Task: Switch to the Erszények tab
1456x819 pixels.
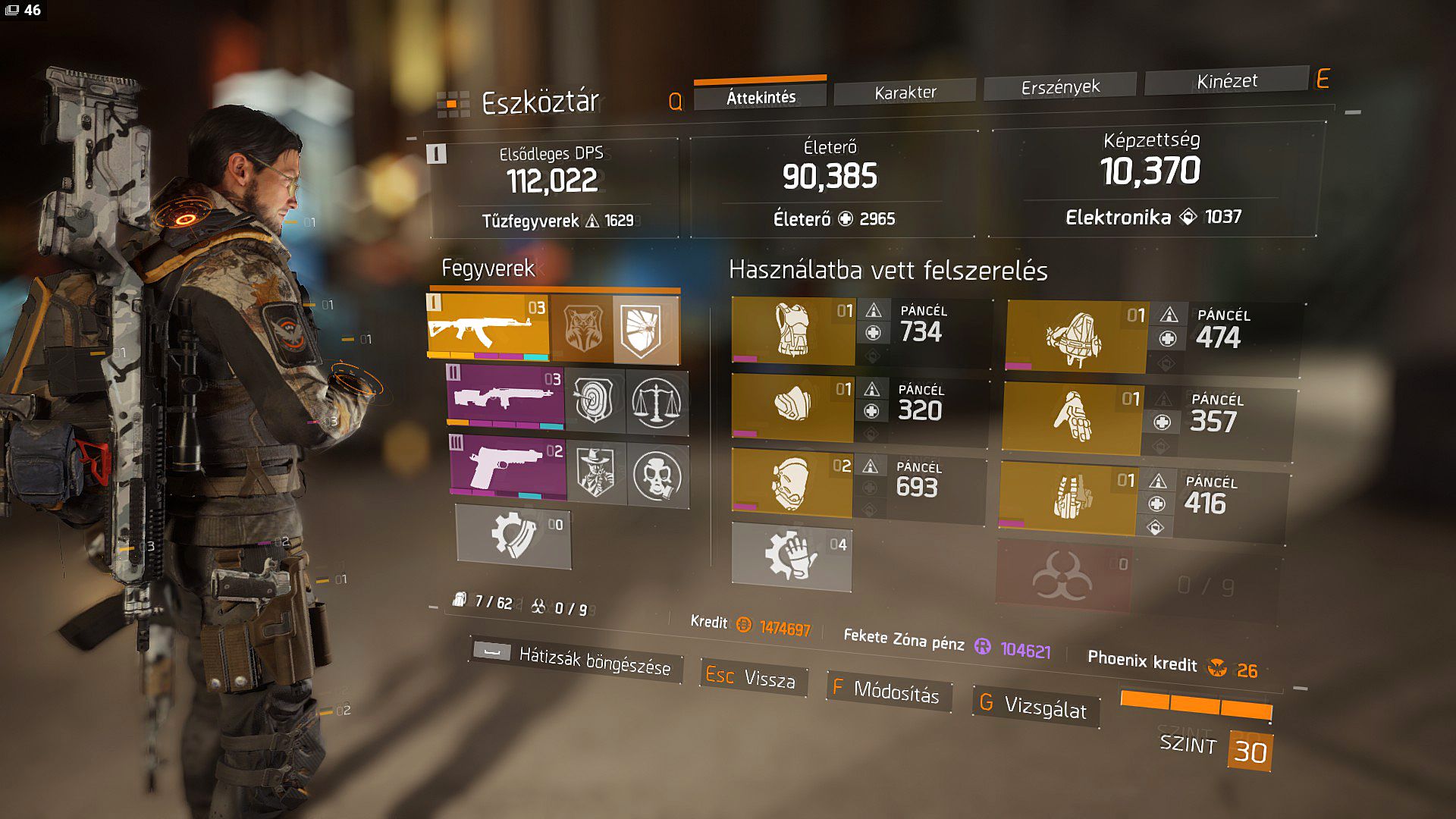Action: tap(1059, 87)
